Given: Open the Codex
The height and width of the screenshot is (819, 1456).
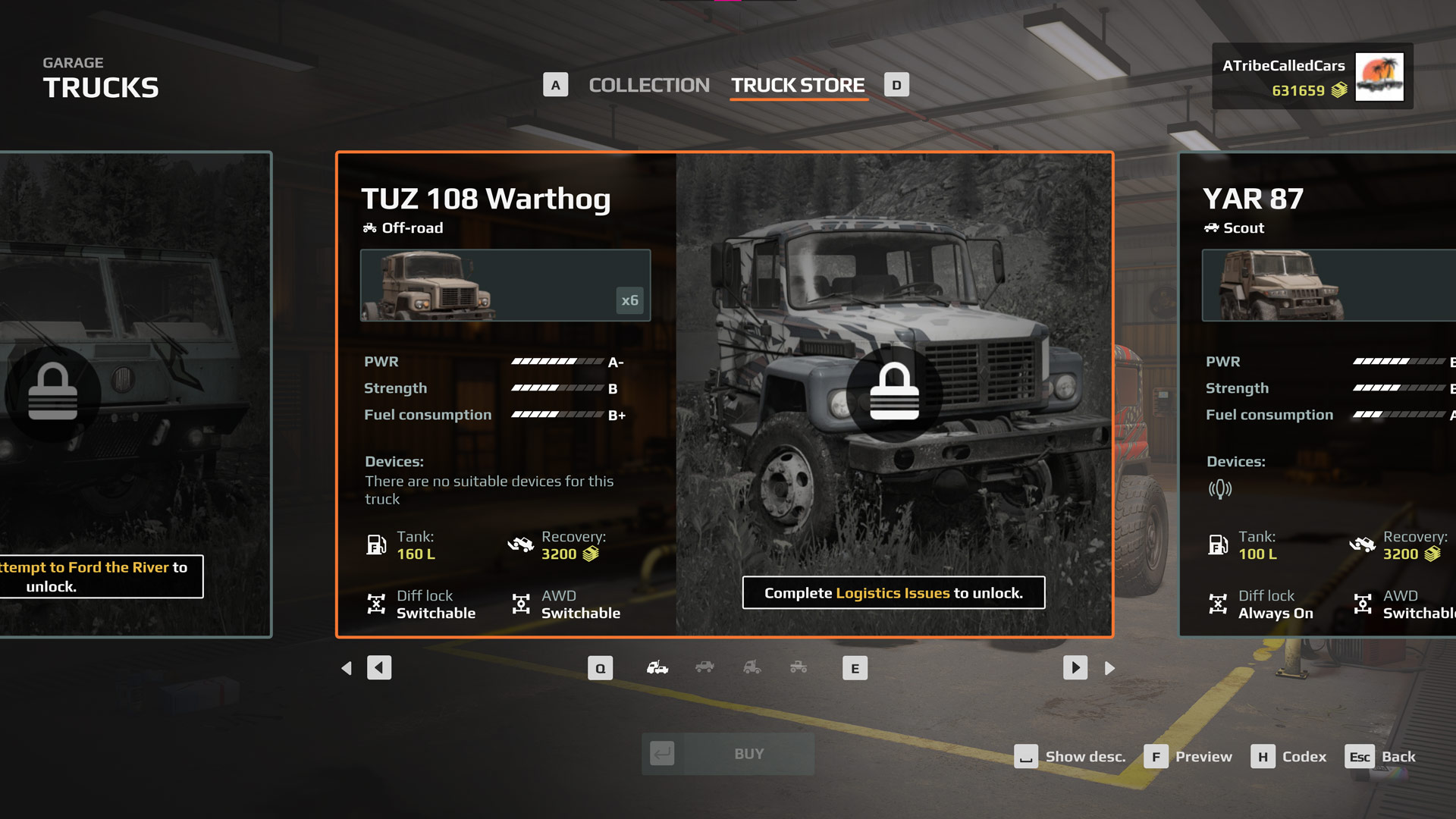Looking at the screenshot, I should pyautogui.click(x=1289, y=757).
